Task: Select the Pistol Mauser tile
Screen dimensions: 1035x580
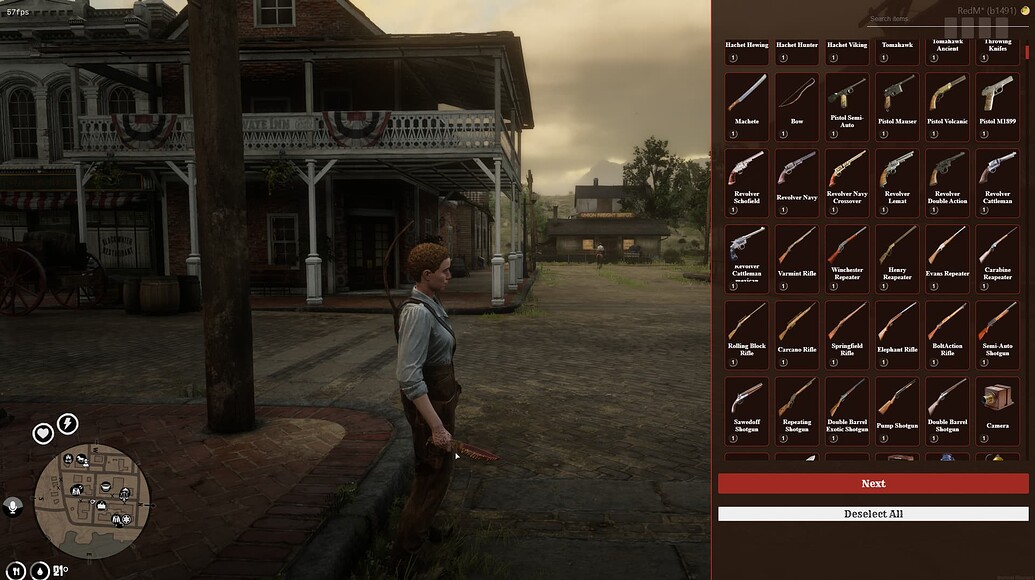Action: pyautogui.click(x=897, y=106)
